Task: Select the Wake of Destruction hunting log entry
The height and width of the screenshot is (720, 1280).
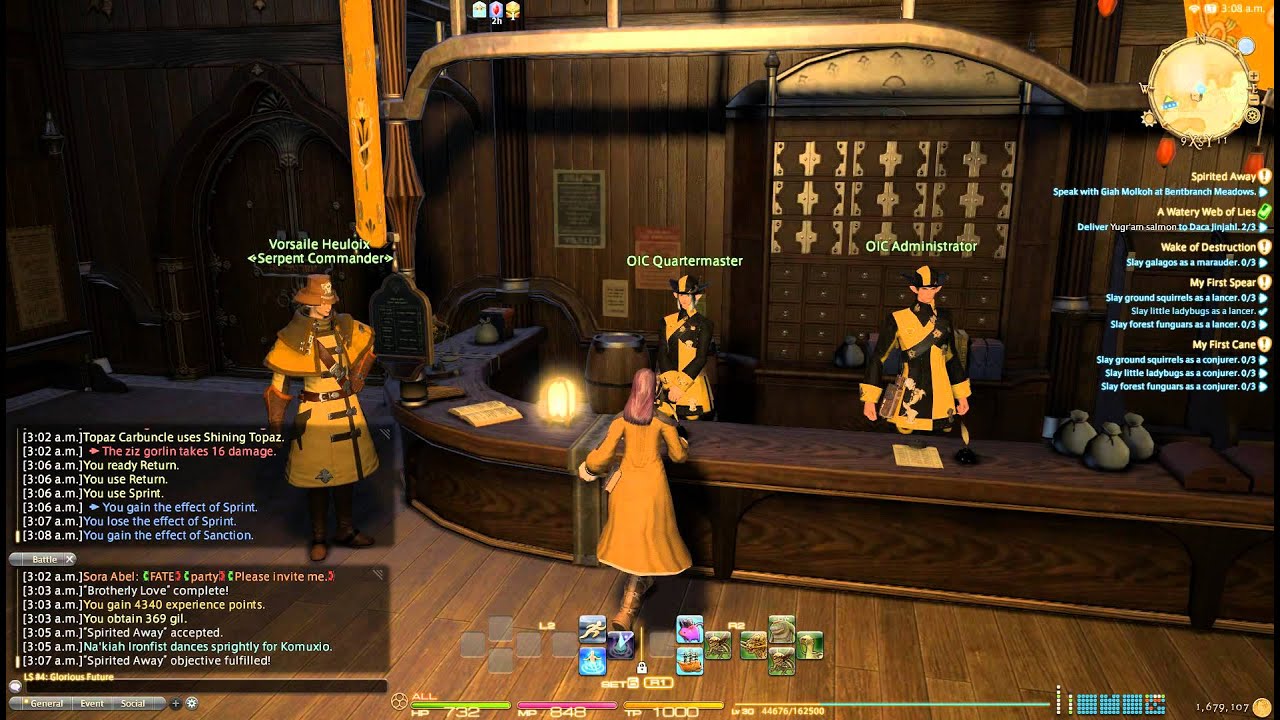Action: pyautogui.click(x=1207, y=247)
